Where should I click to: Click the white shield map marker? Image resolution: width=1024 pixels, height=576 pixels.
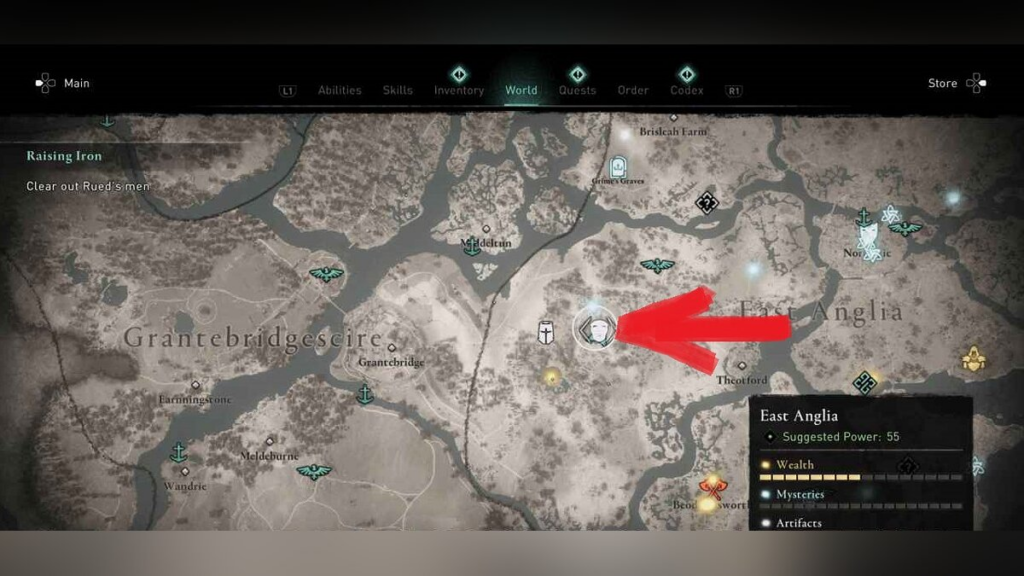[546, 333]
